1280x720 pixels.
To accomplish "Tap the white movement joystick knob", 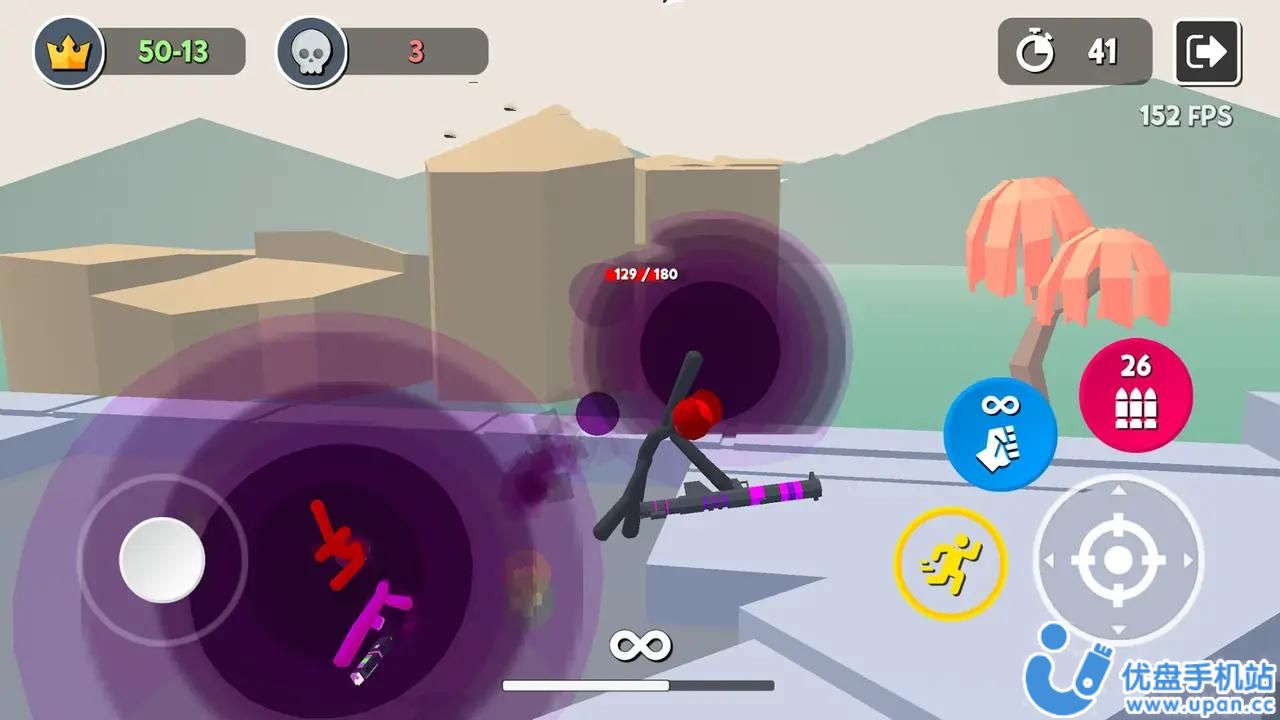I will (x=162, y=560).
